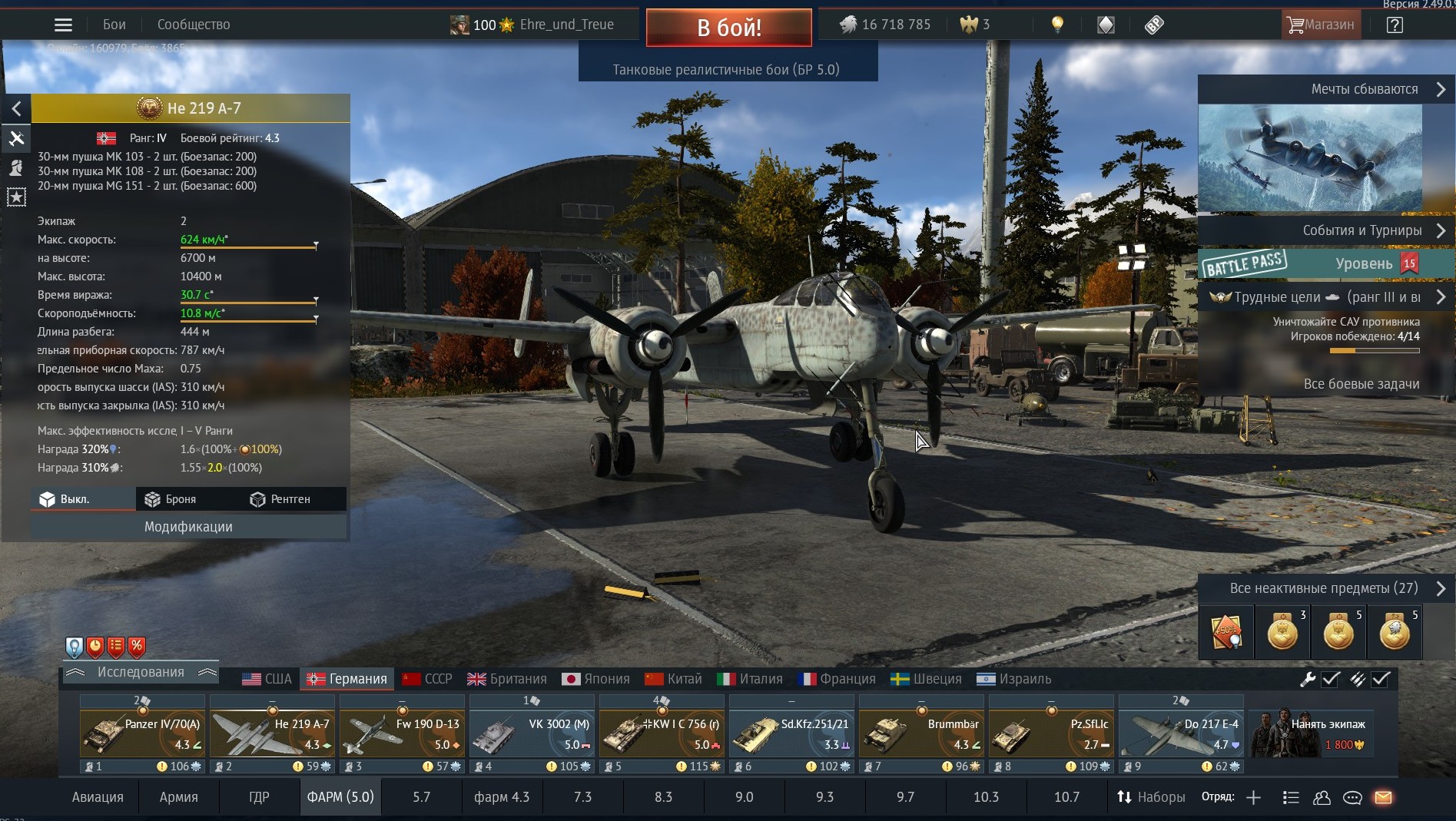Viewport: 1456px width, 821px height.
Task: Click the red "В бой!" battle button
Action: [728, 28]
